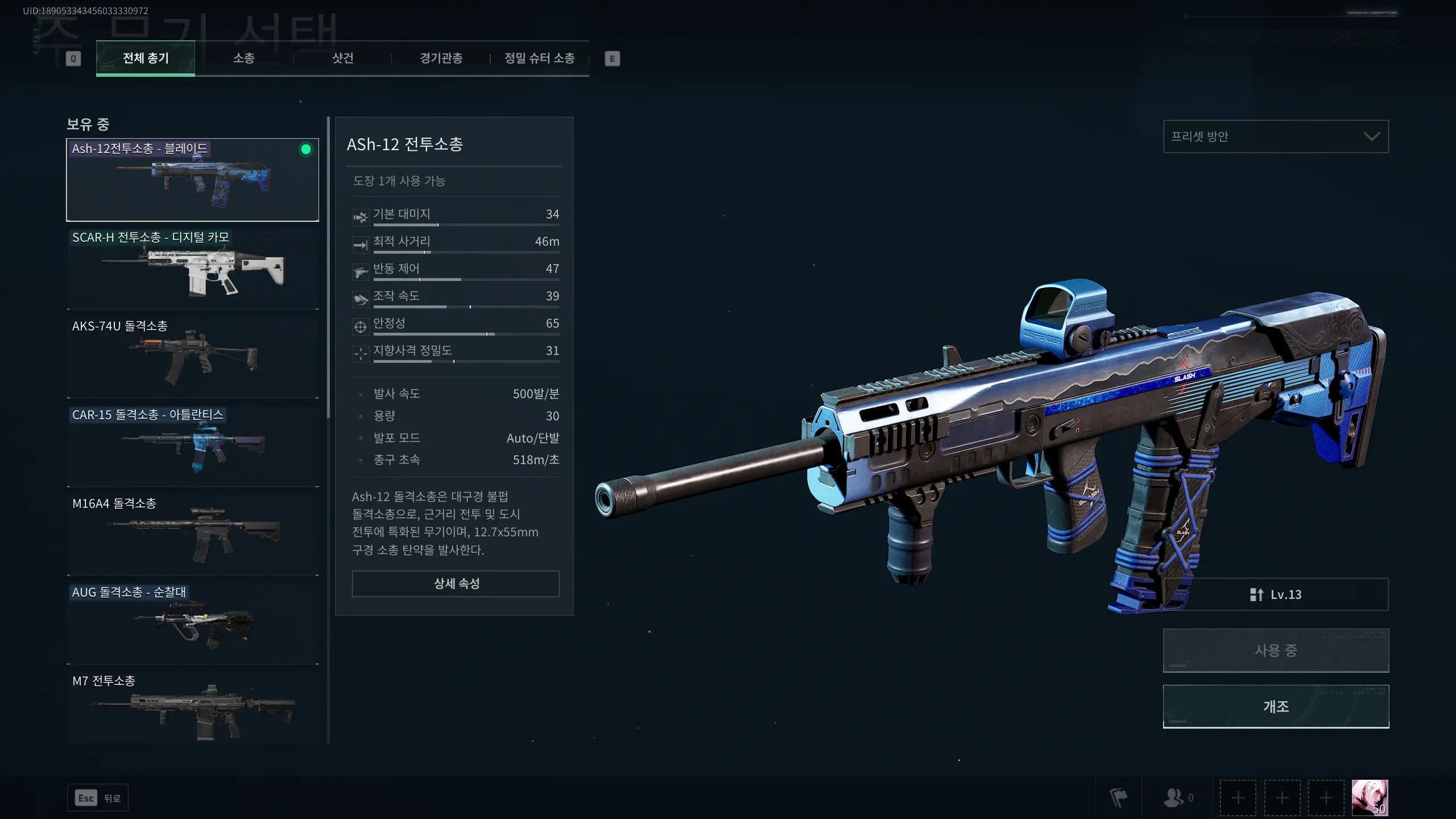Image resolution: width=1456 pixels, height=819 pixels.
Task: Switch to 정밀 슈터 소총 tab
Action: pos(540,58)
